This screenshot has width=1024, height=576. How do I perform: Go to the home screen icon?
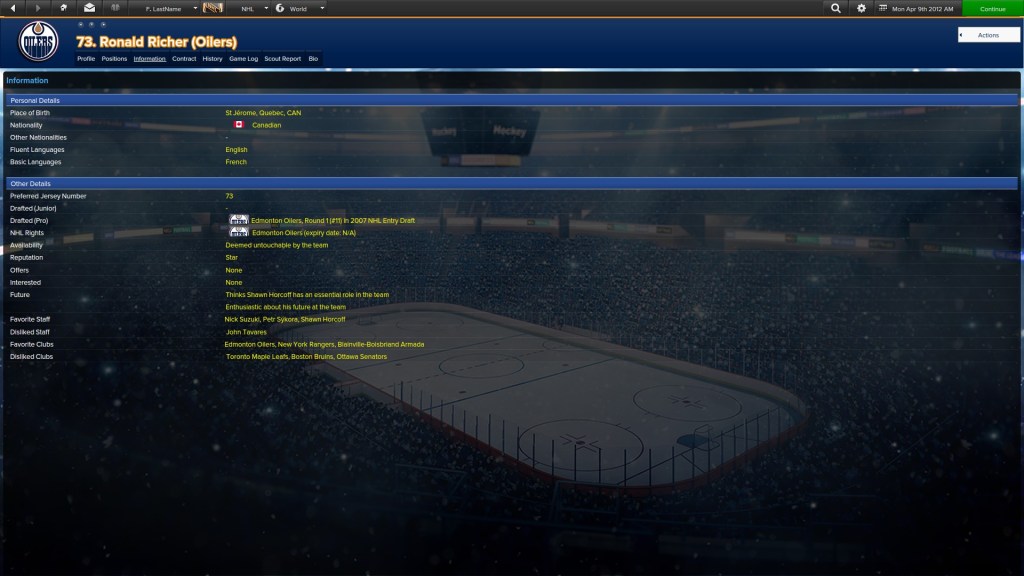click(64, 9)
